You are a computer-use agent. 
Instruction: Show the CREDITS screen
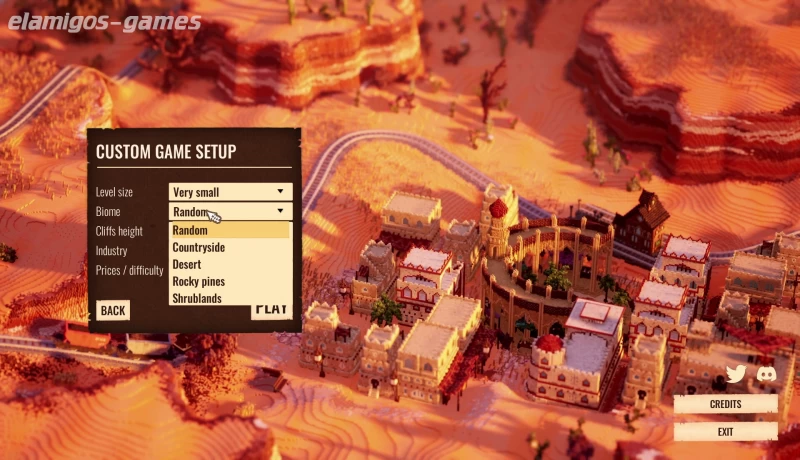pyautogui.click(x=725, y=404)
